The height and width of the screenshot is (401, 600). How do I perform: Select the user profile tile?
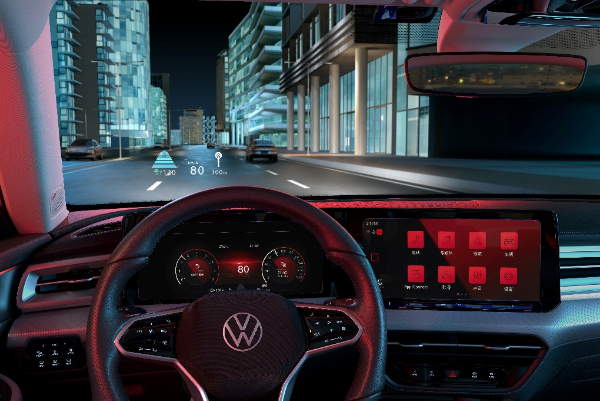click(446, 273)
